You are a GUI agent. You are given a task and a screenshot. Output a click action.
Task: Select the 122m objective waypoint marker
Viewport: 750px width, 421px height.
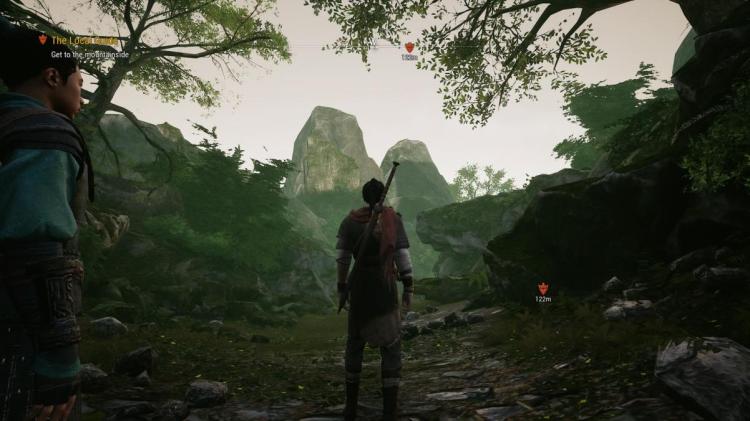(543, 288)
